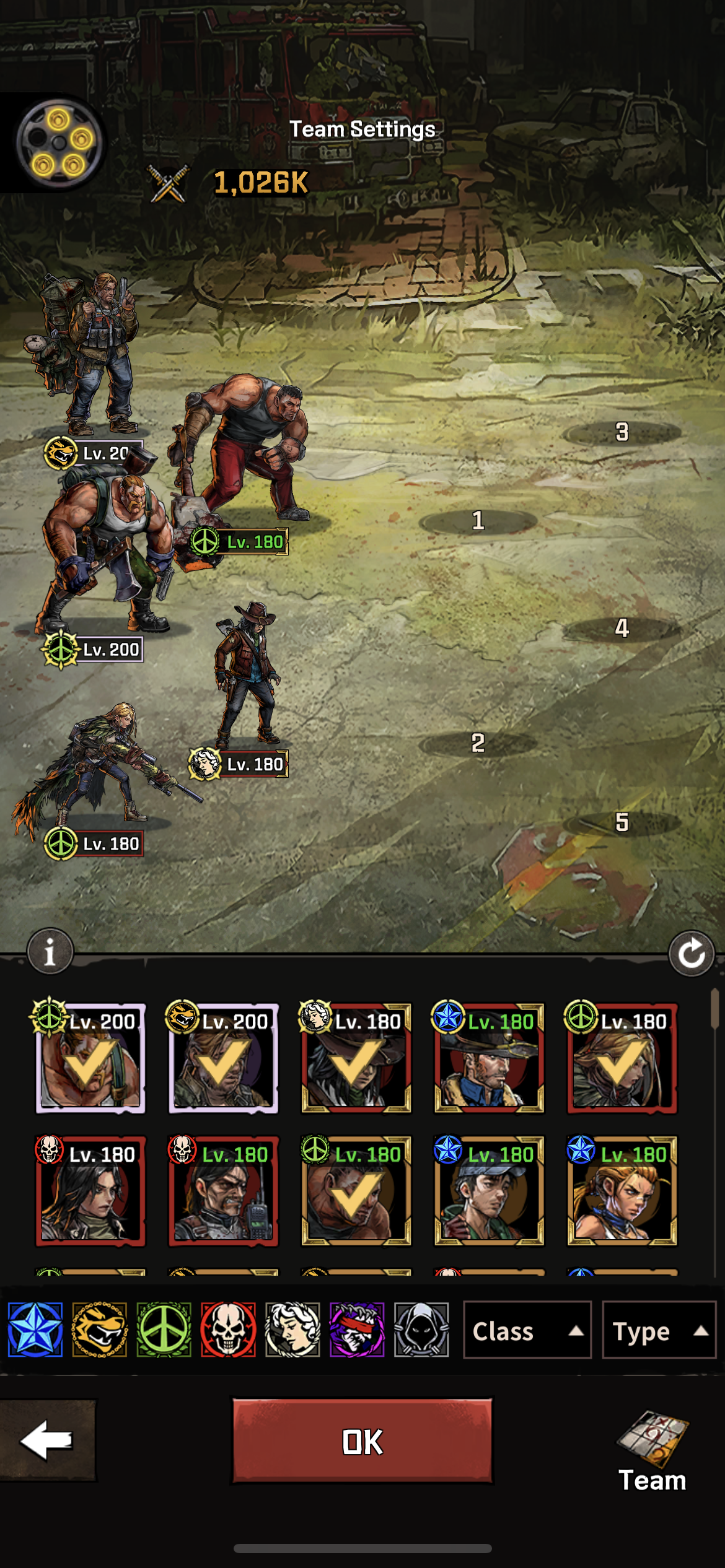Show team info with the i button
725x1568 pixels.
tap(50, 952)
